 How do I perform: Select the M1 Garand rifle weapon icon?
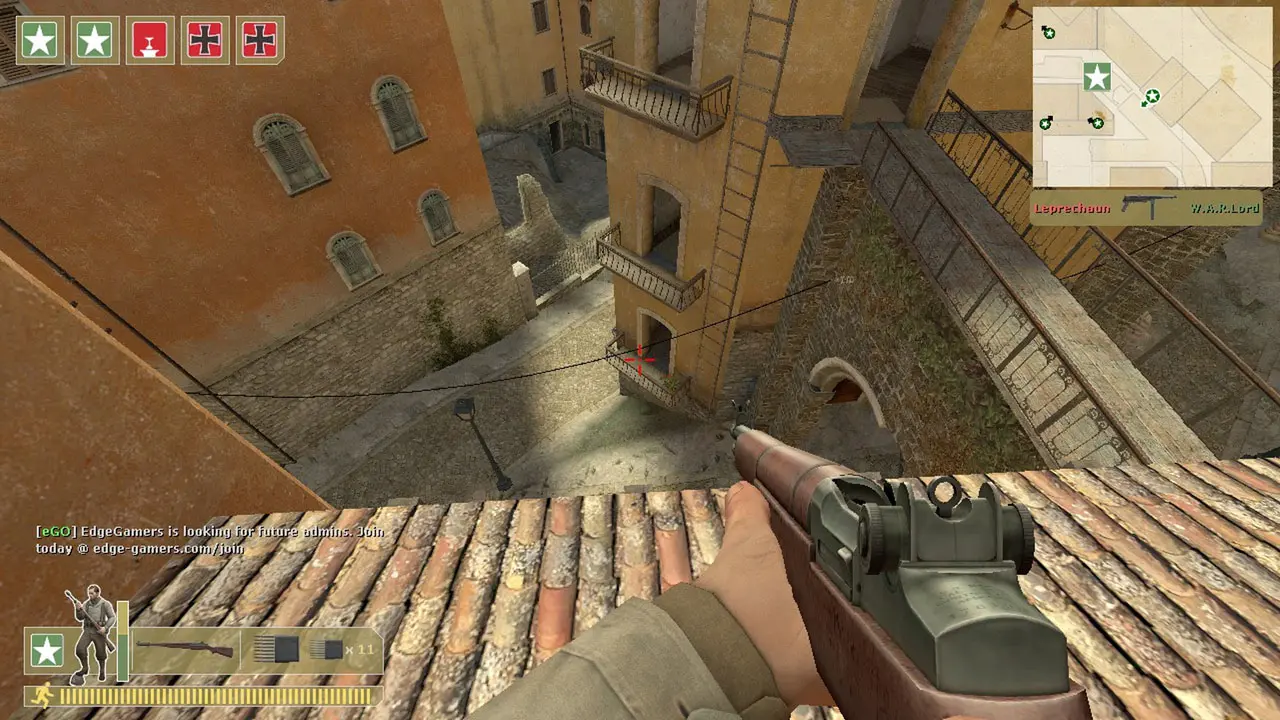click(186, 649)
